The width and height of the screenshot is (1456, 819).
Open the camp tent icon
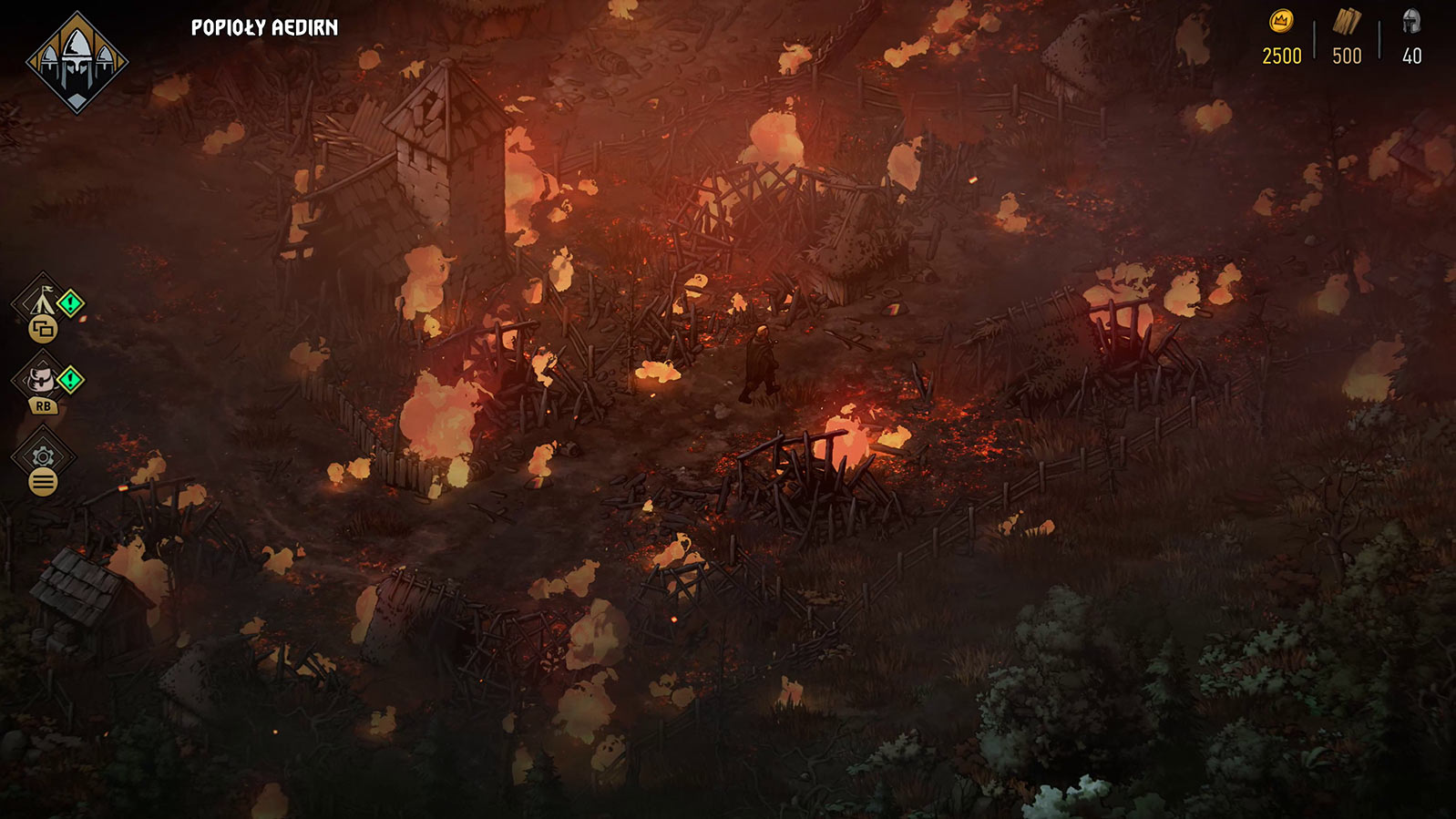[41, 302]
